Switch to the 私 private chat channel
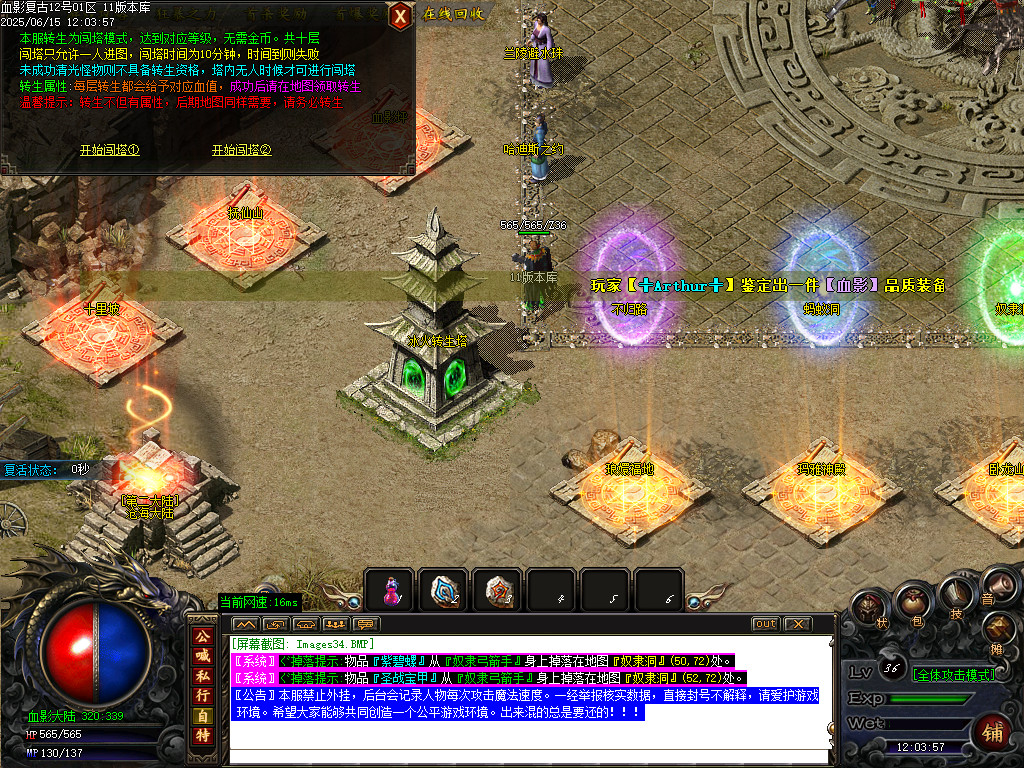 coord(202,675)
